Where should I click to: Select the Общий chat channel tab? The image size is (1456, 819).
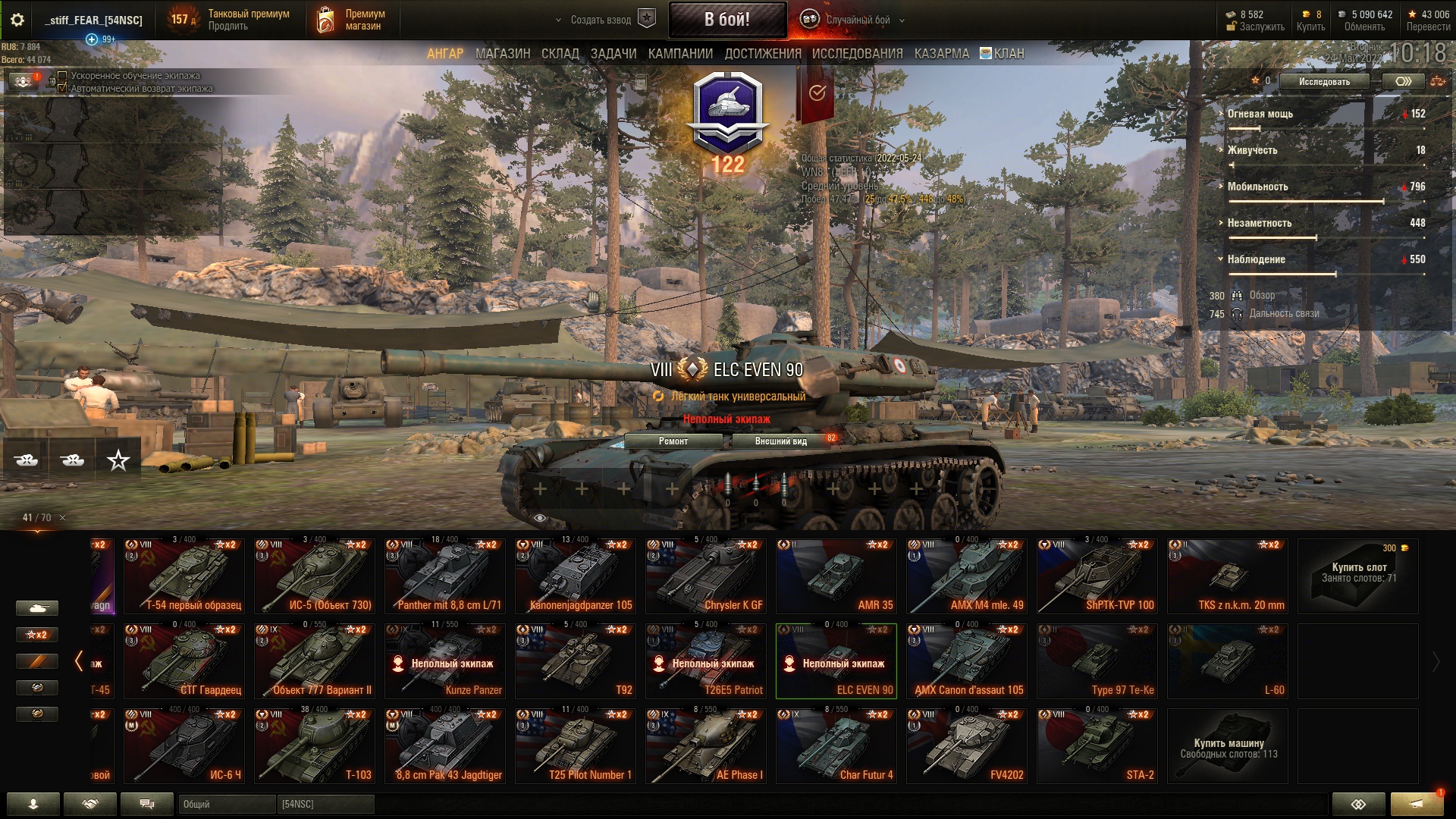(x=226, y=804)
